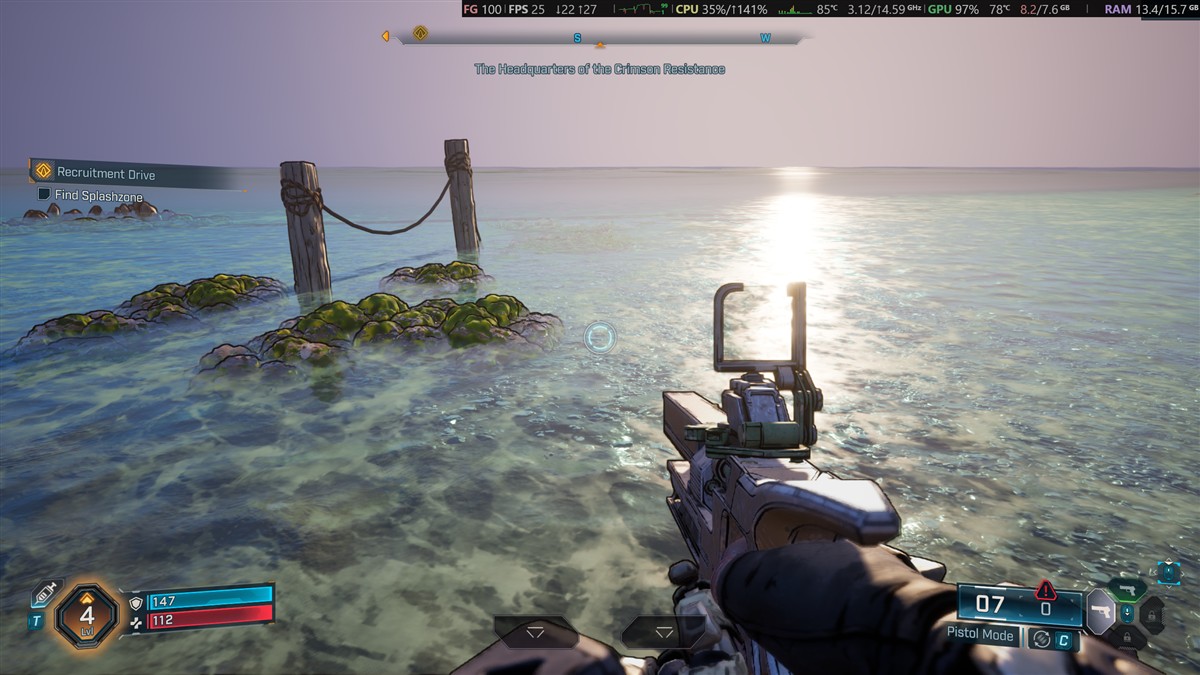
Task: Select the Find Splashzone objective
Action: 98,196
